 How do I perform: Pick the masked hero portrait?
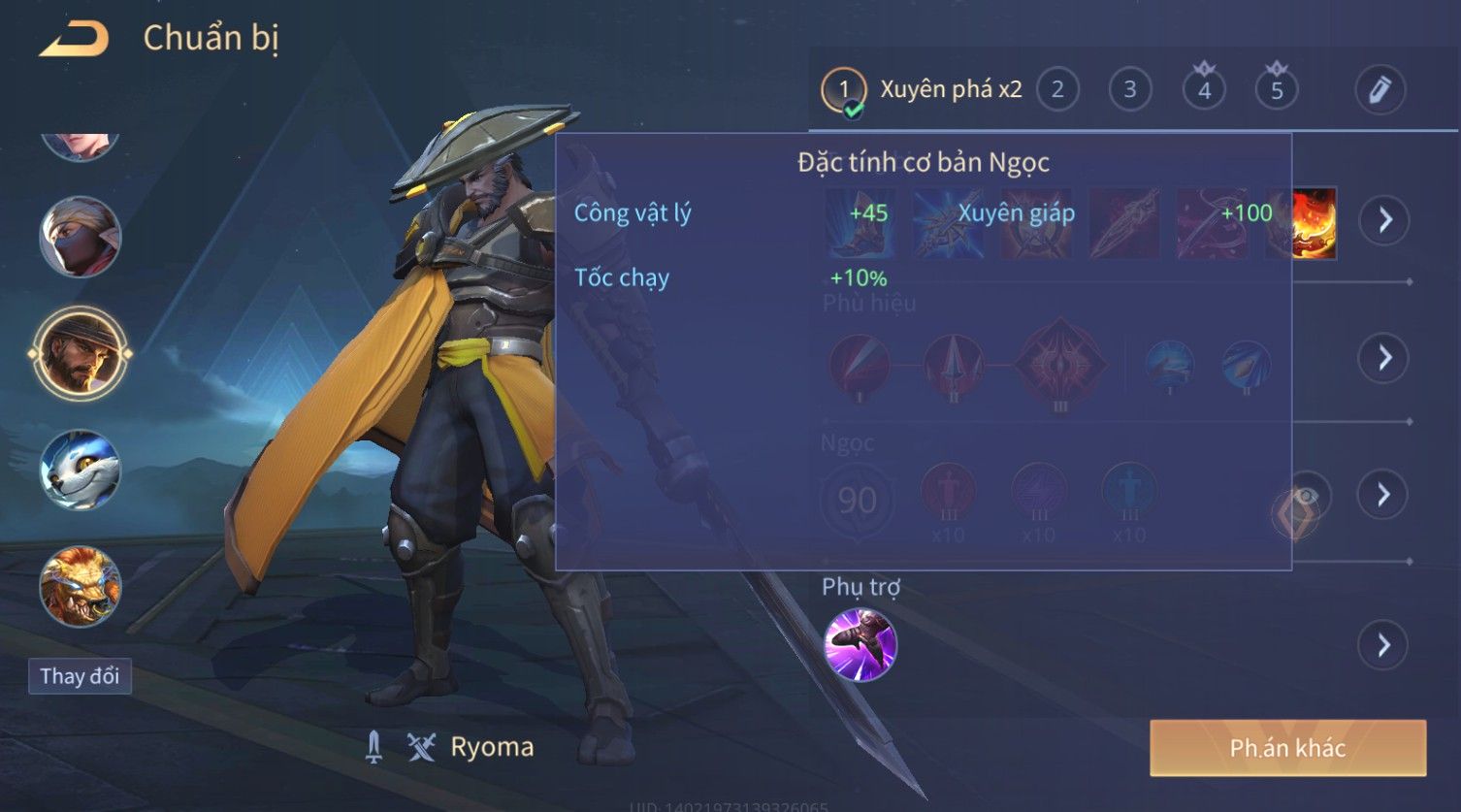(x=80, y=237)
